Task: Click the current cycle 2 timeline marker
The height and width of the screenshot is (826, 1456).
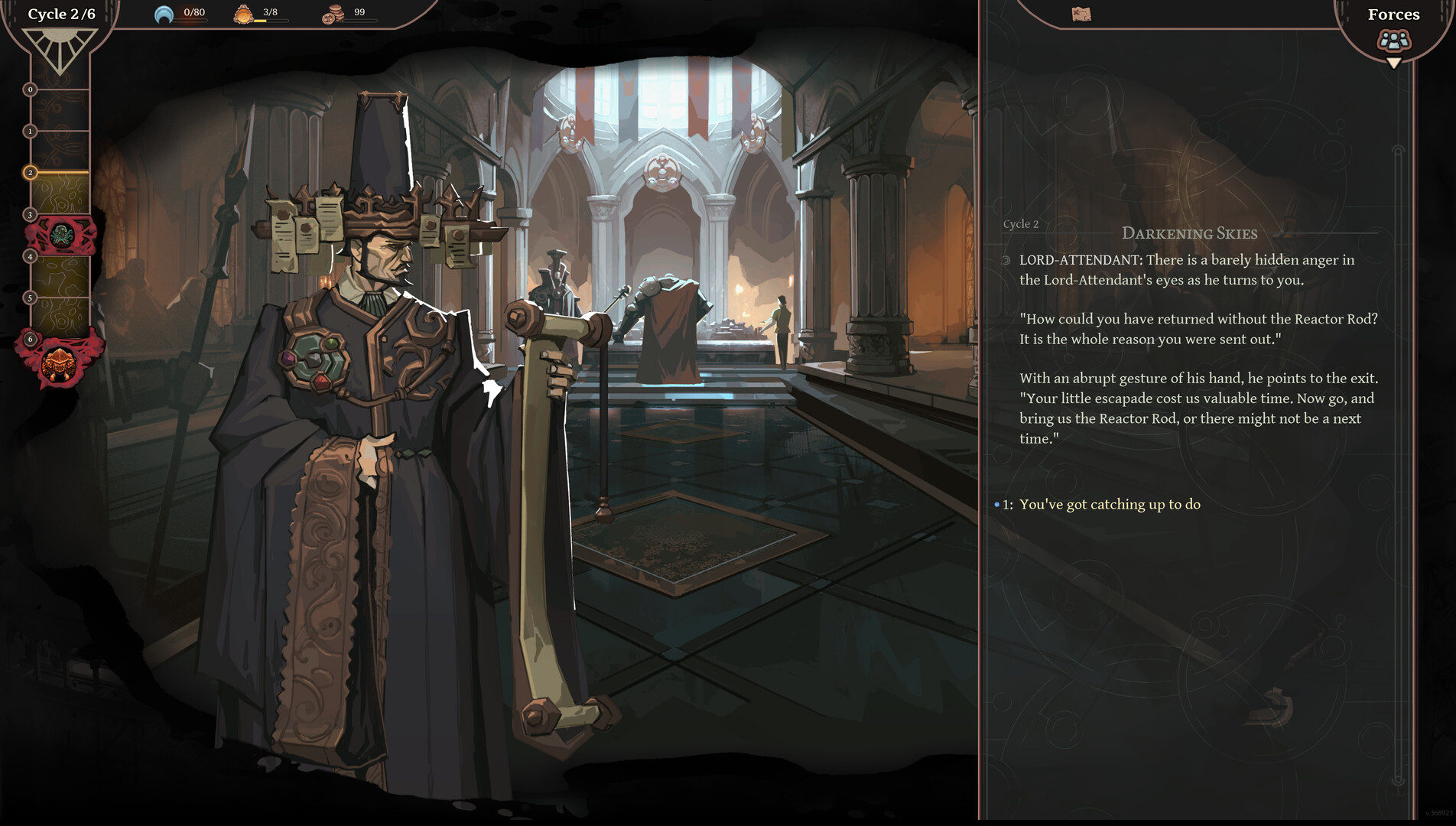Action: tap(31, 173)
